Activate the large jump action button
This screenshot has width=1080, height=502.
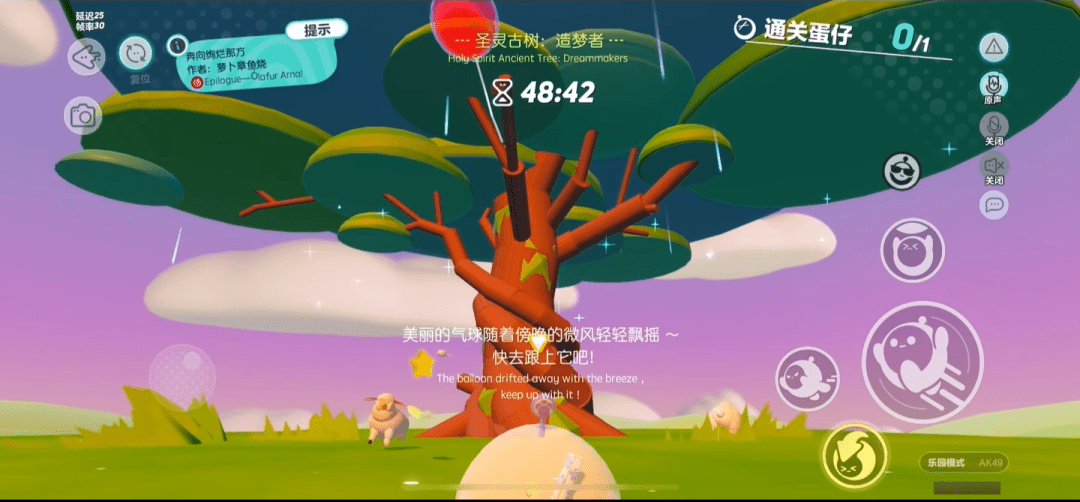tap(922, 362)
